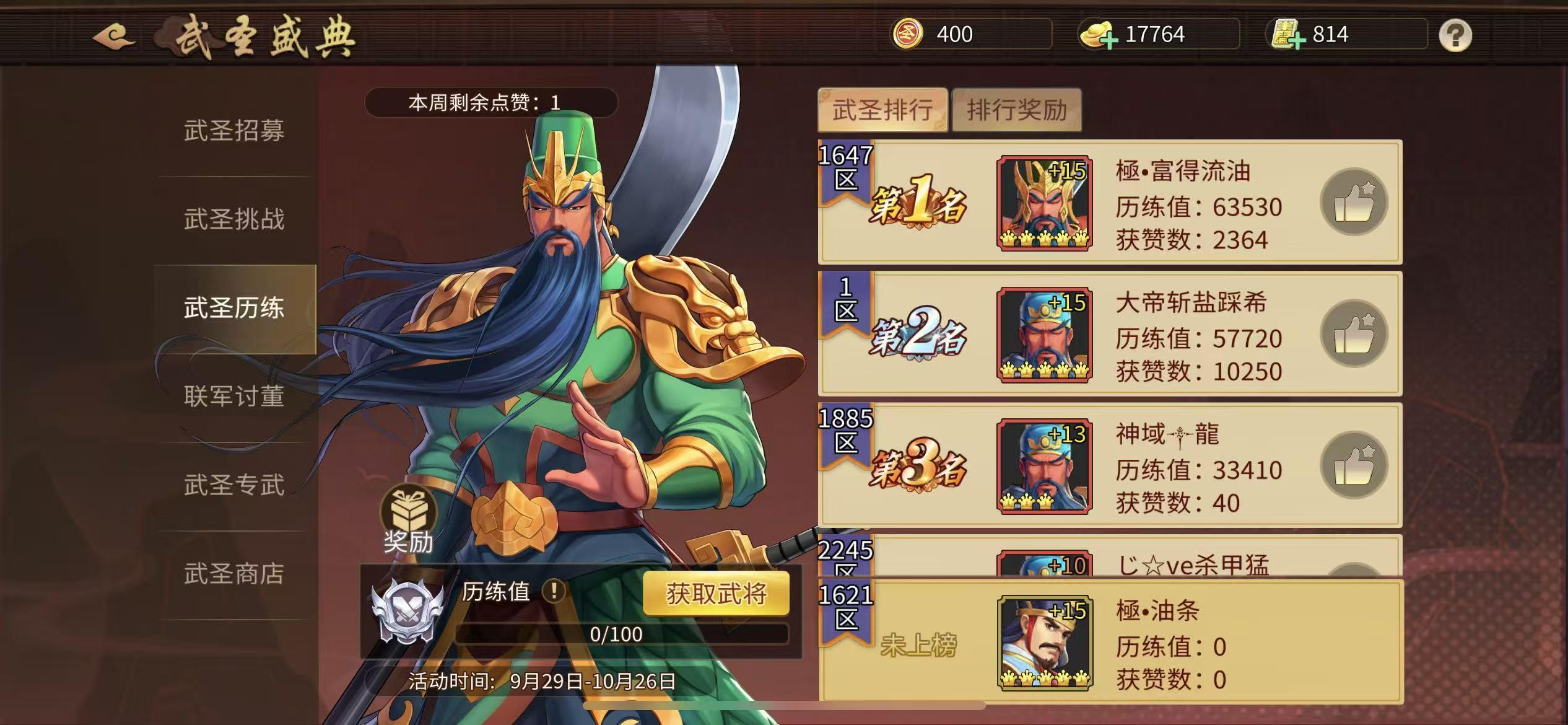1568x725 pixels.
Task: Switch to the 排行奖励 tab
Action: 1017,110
